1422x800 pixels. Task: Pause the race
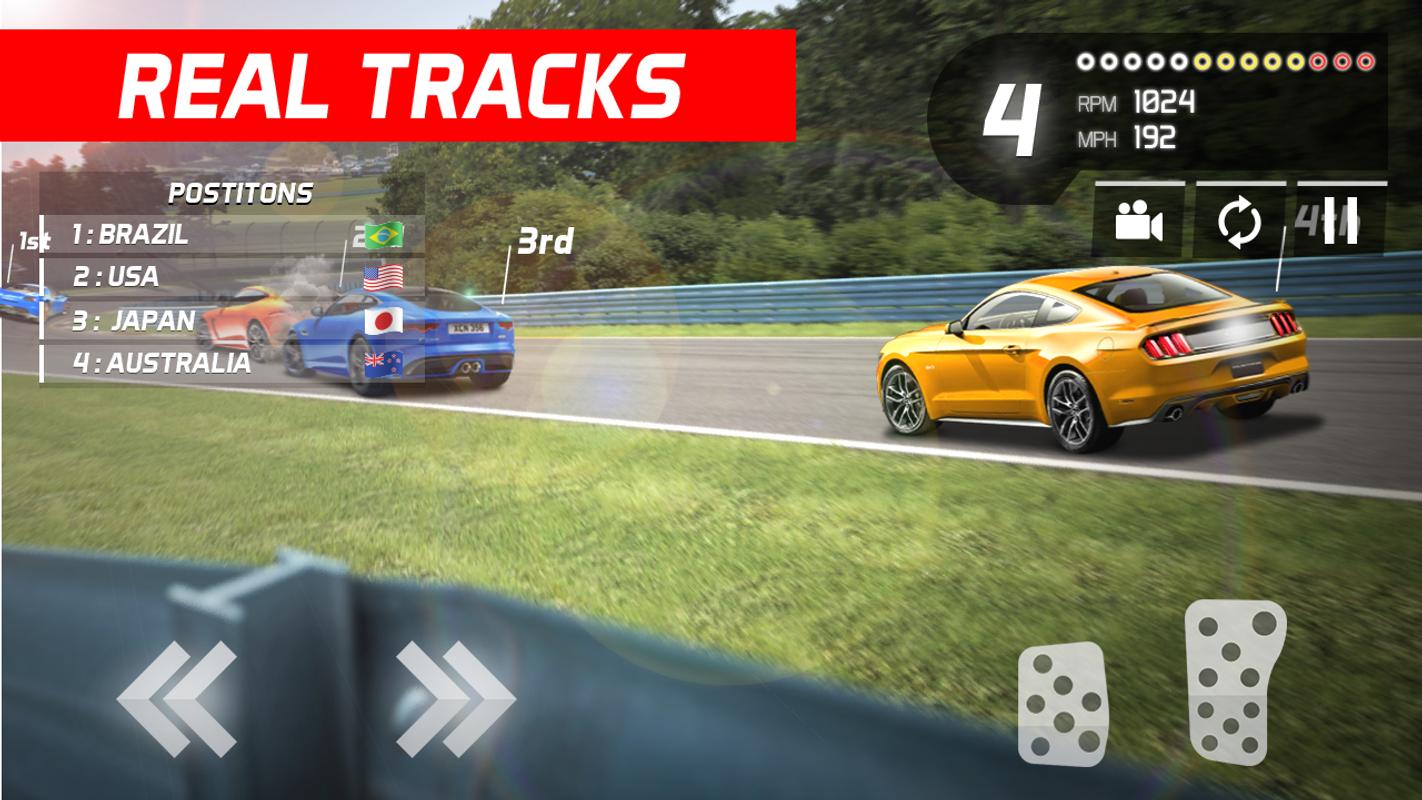[x=1340, y=222]
